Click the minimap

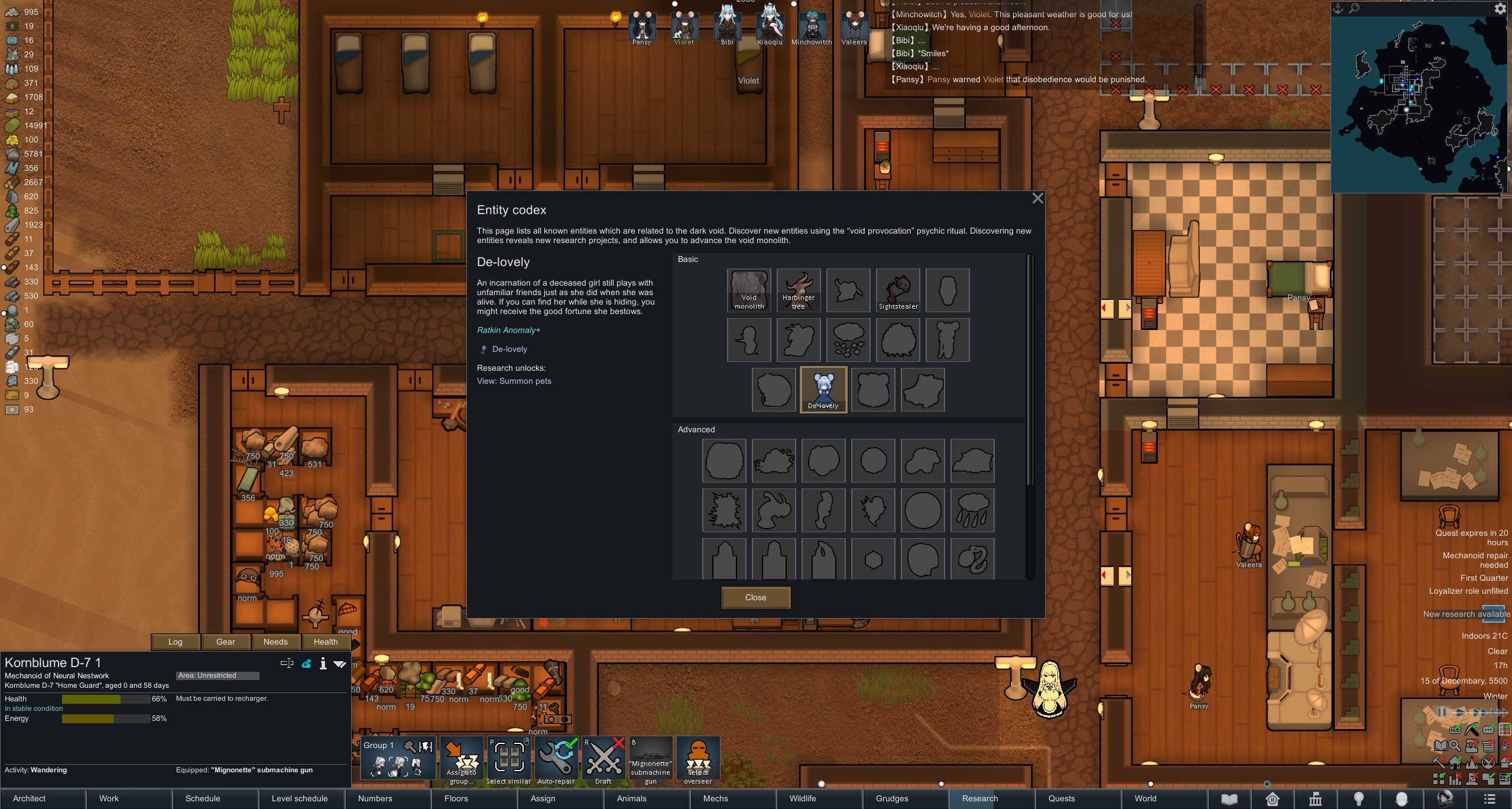tap(1419, 104)
